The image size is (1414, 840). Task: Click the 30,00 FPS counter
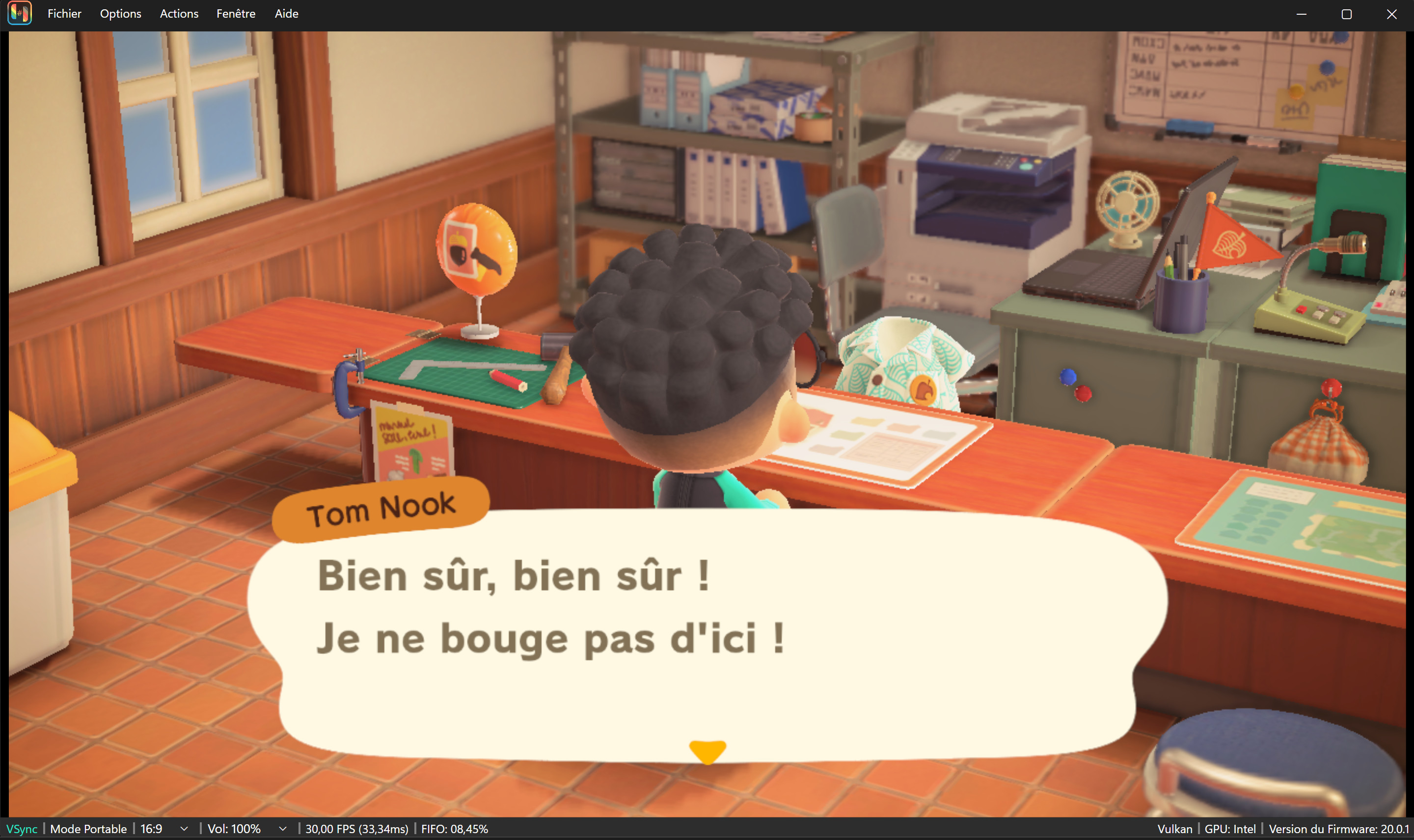click(x=356, y=829)
